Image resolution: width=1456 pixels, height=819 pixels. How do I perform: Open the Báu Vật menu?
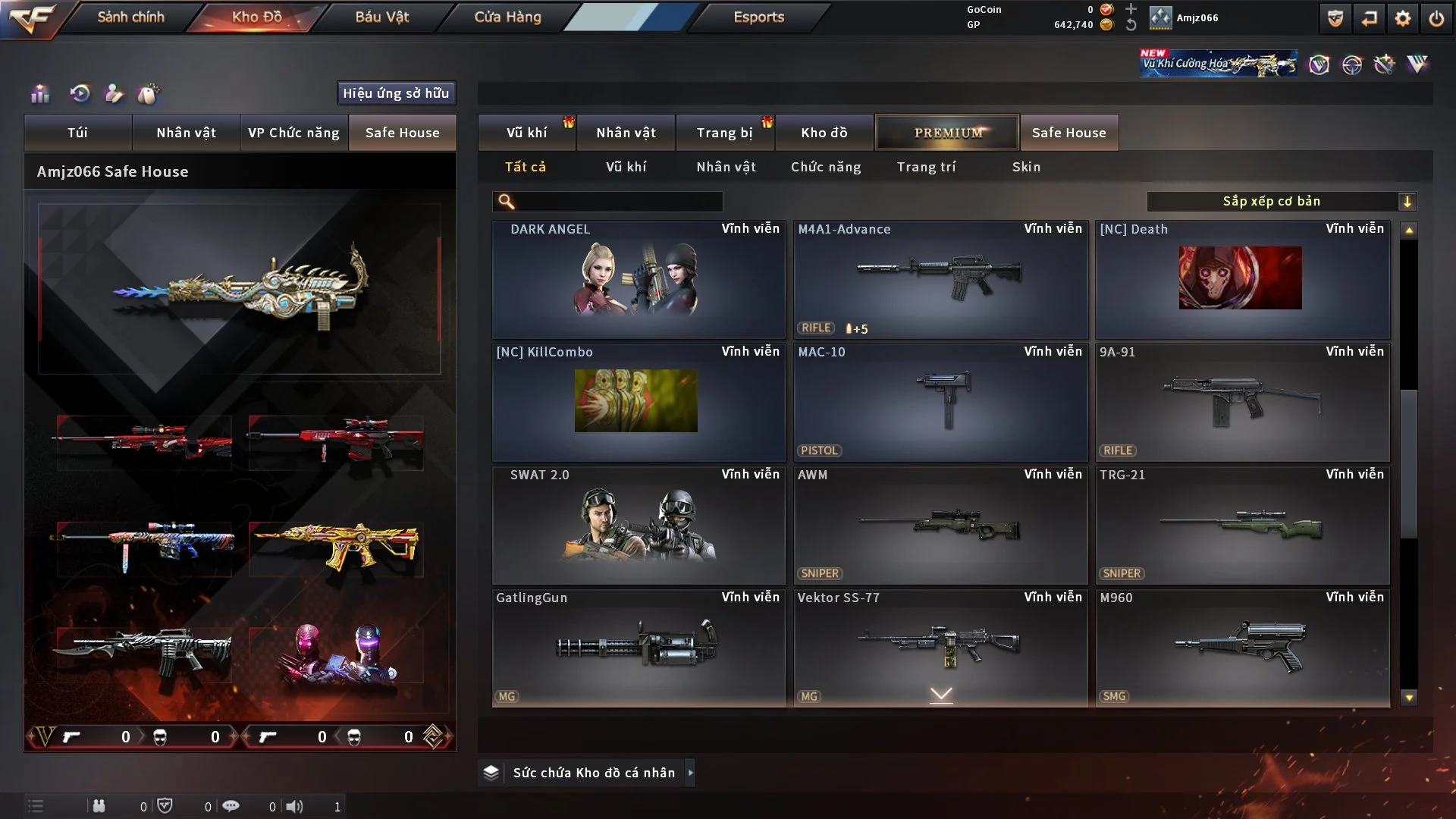coord(381,17)
